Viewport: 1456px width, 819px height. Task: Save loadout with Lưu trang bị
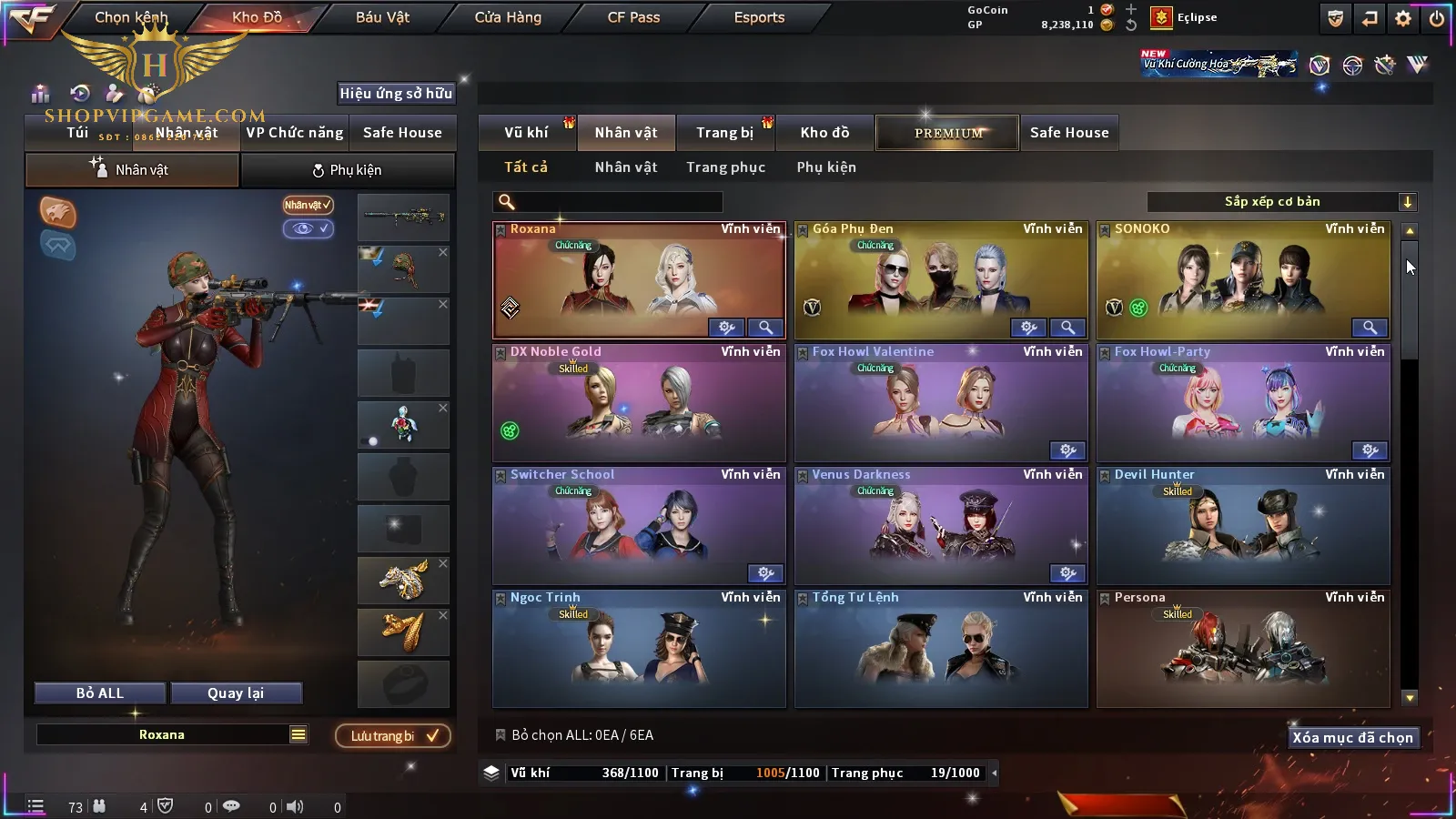point(393,736)
